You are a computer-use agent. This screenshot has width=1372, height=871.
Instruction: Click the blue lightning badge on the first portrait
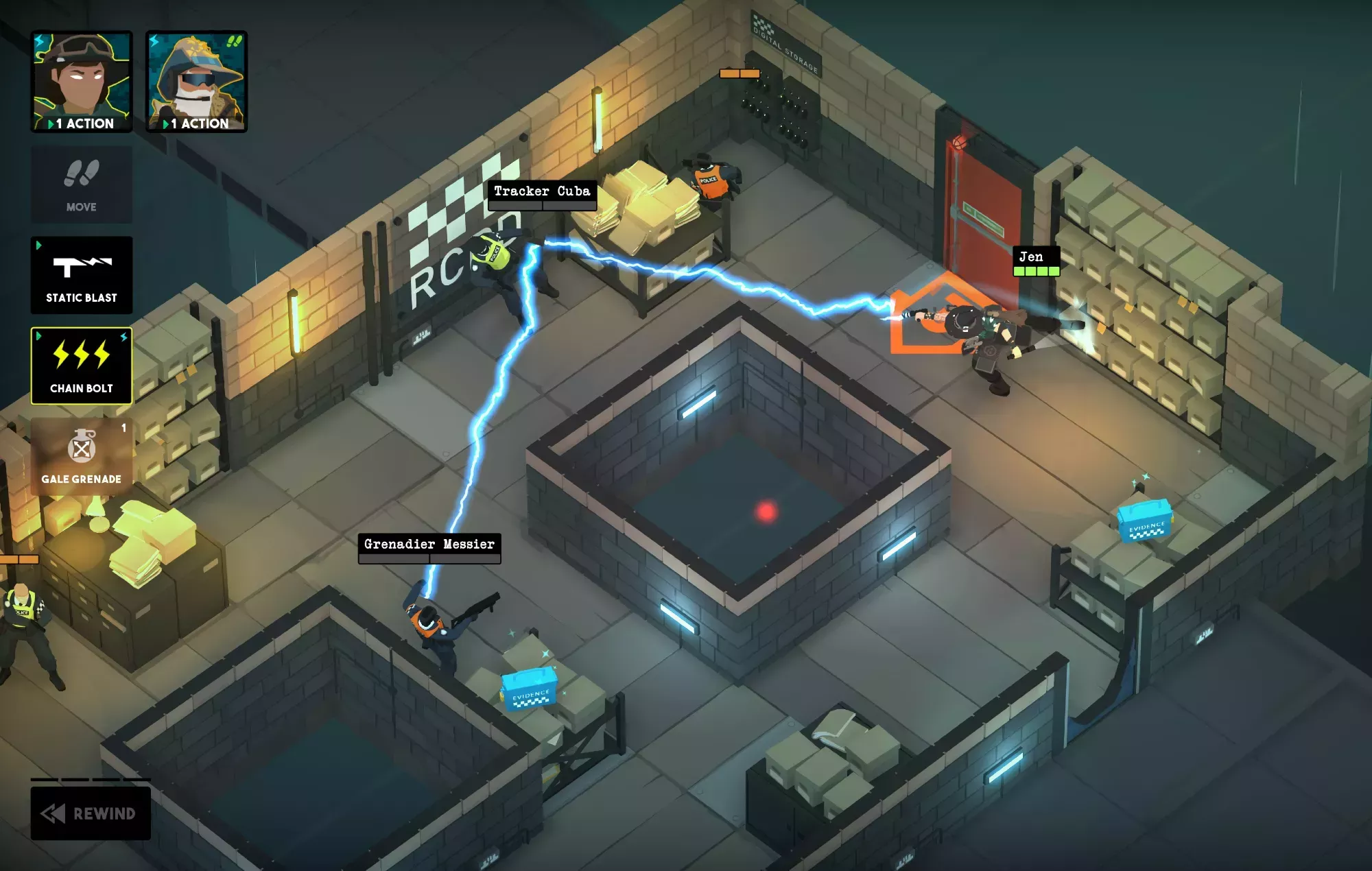[x=40, y=39]
